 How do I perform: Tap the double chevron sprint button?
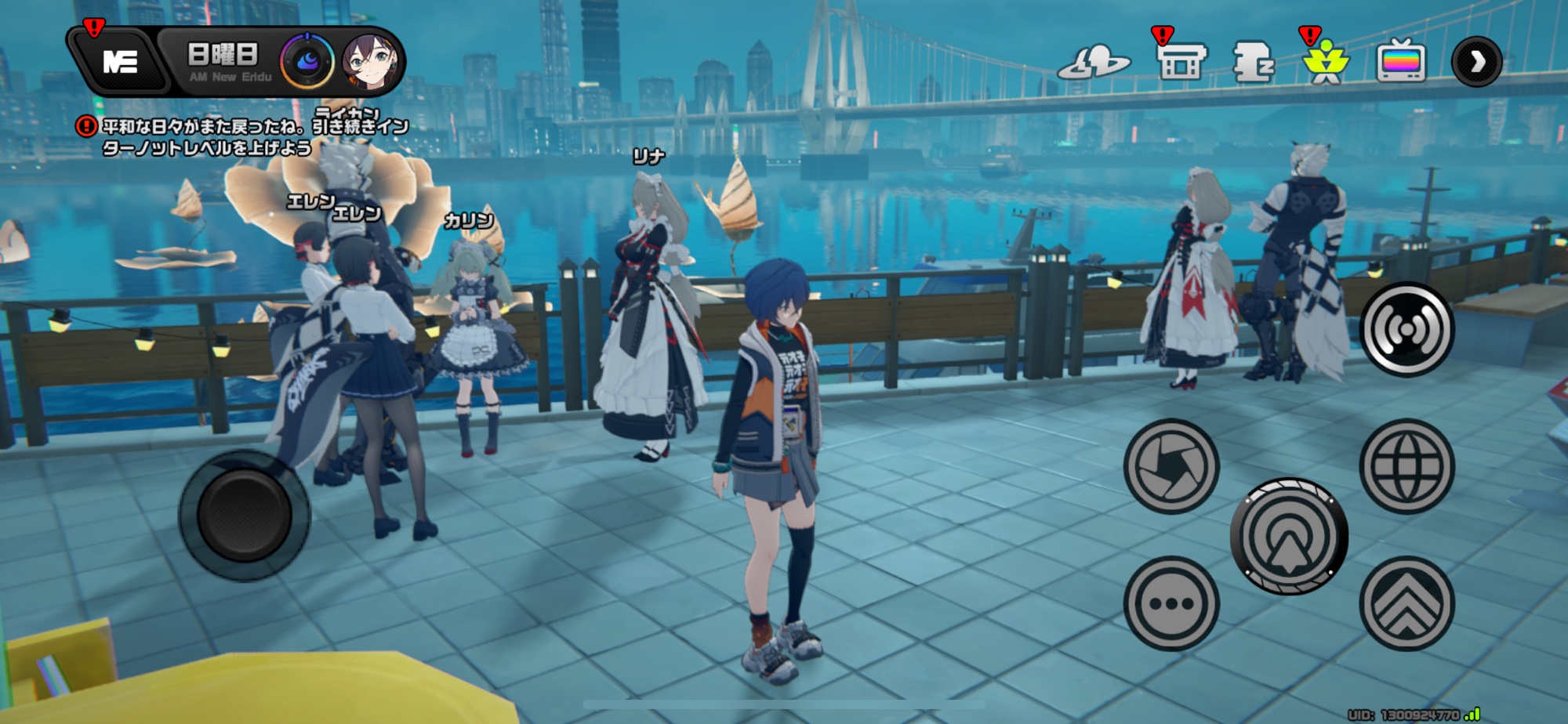click(1406, 603)
